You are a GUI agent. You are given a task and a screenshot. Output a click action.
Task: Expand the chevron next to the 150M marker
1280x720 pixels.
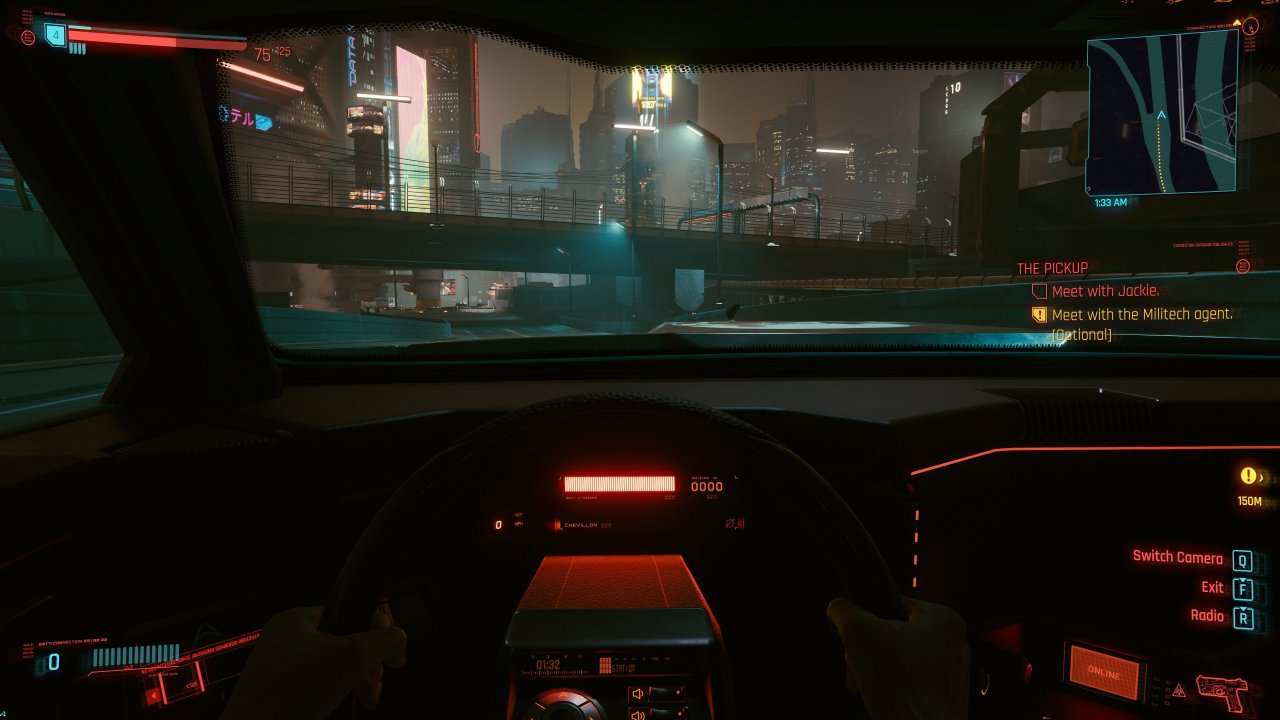(1261, 479)
